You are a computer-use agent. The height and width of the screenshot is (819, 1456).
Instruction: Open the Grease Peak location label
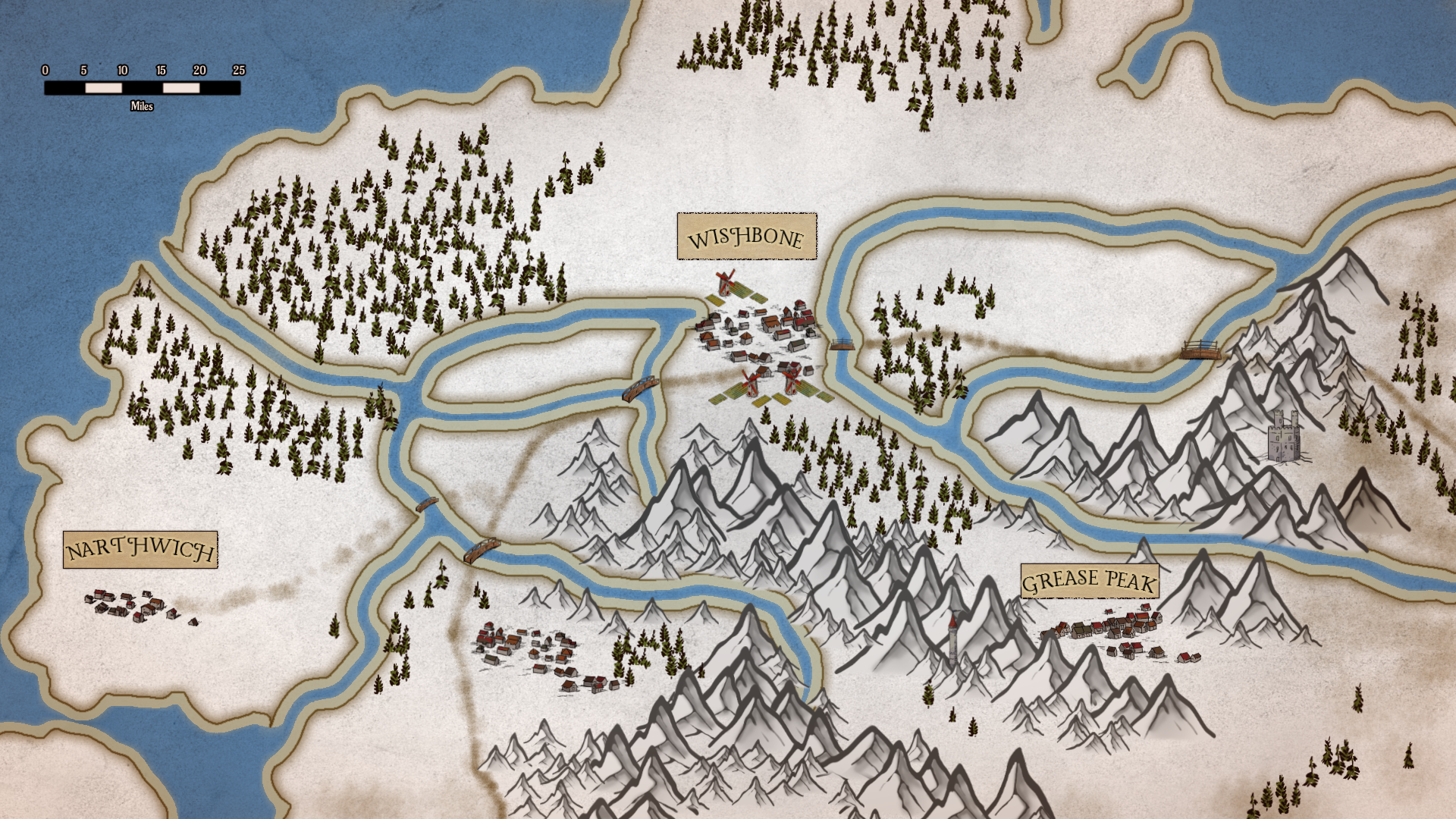(x=1089, y=582)
